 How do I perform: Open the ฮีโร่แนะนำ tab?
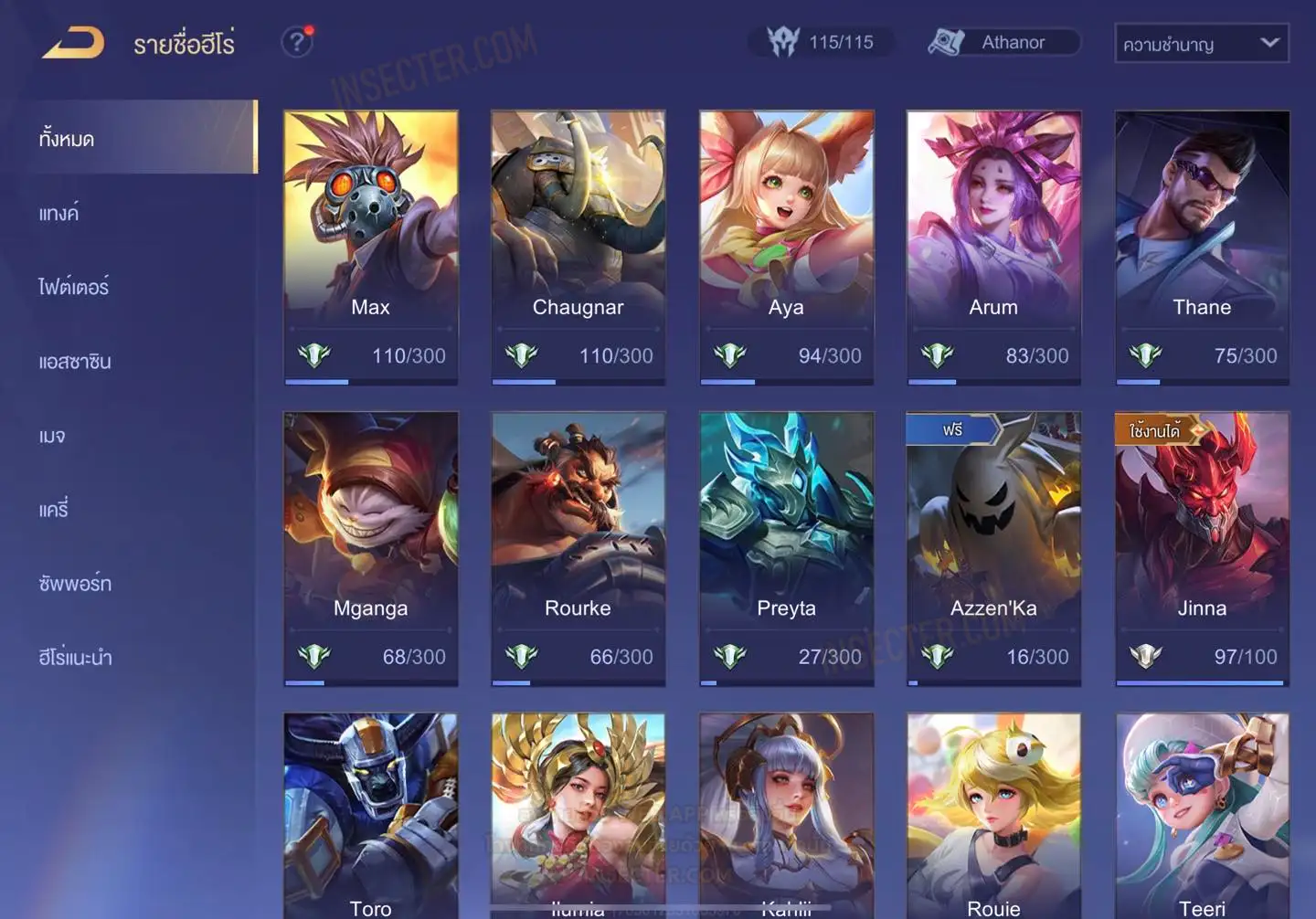[75, 658]
